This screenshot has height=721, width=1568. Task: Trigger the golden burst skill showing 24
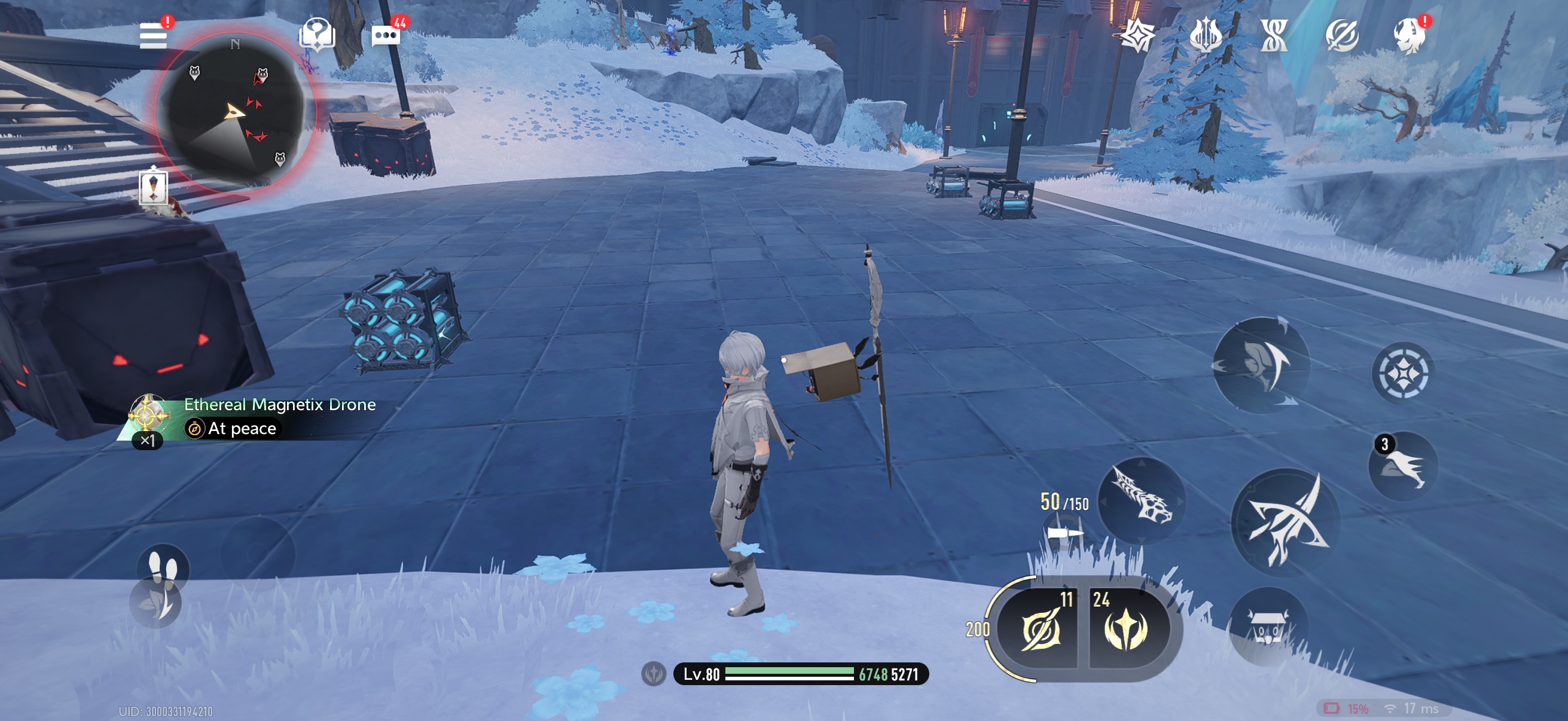coord(1127,629)
